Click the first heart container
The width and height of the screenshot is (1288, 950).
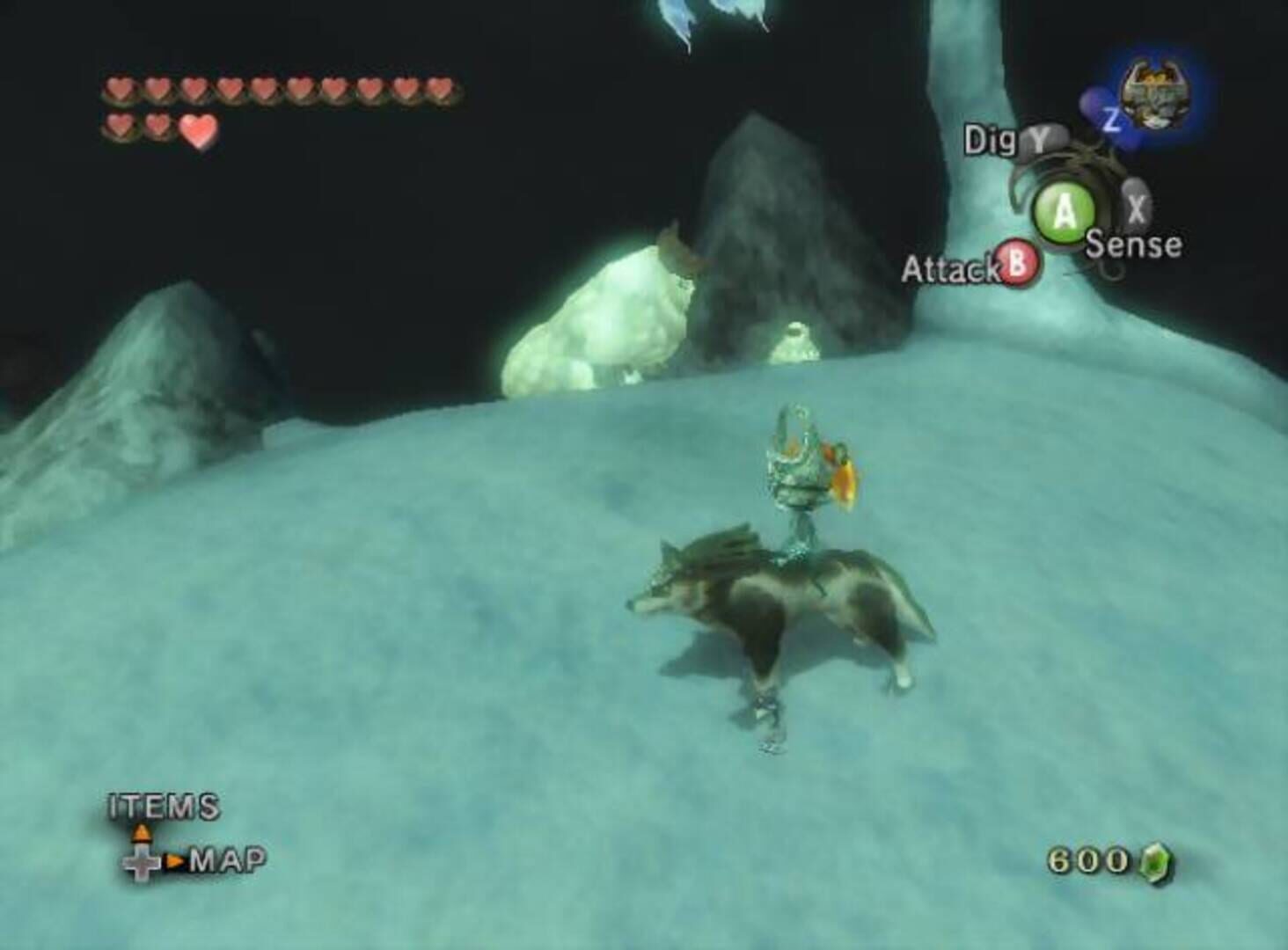pos(117,88)
